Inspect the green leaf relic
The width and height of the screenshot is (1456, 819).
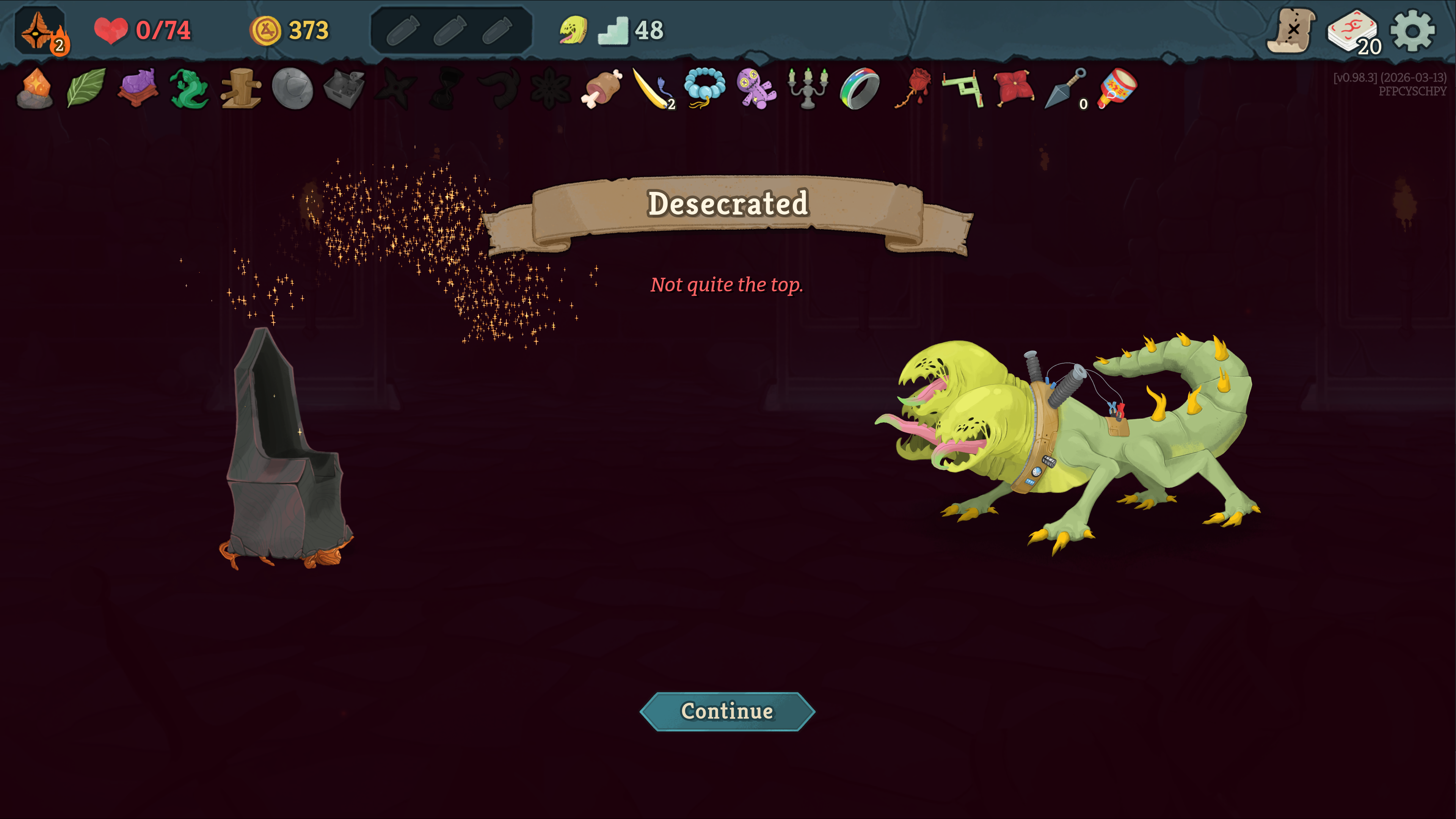86,88
